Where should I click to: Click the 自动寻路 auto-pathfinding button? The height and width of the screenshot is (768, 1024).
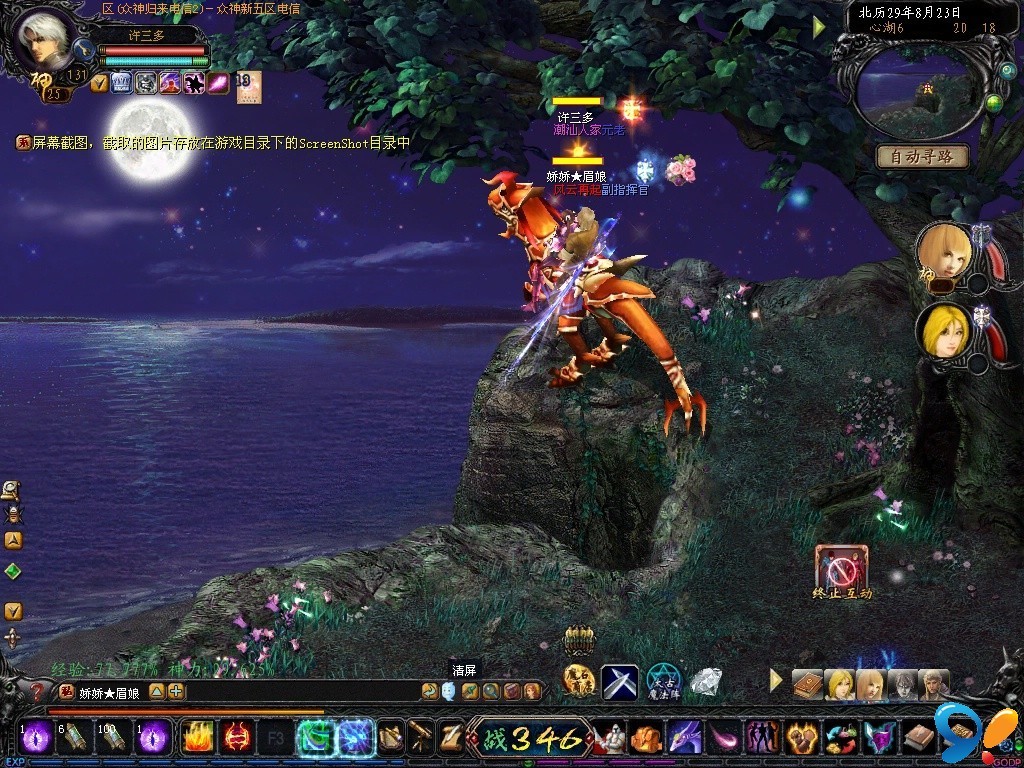[922, 157]
